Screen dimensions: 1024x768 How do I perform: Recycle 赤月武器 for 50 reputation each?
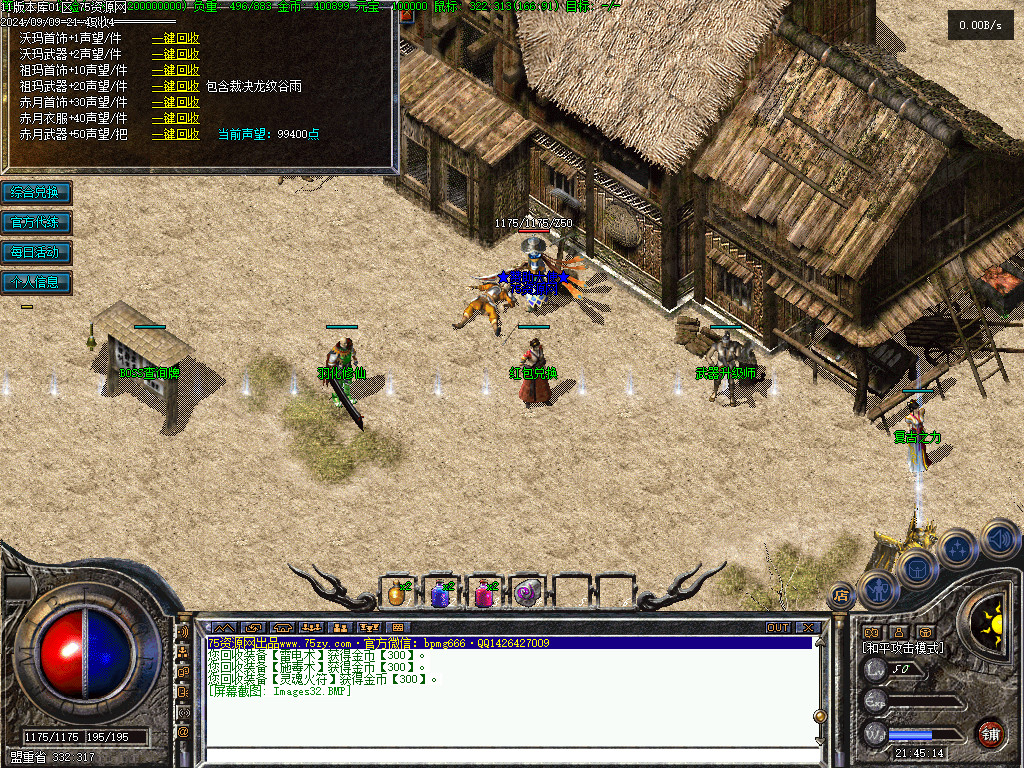pyautogui.click(x=176, y=134)
